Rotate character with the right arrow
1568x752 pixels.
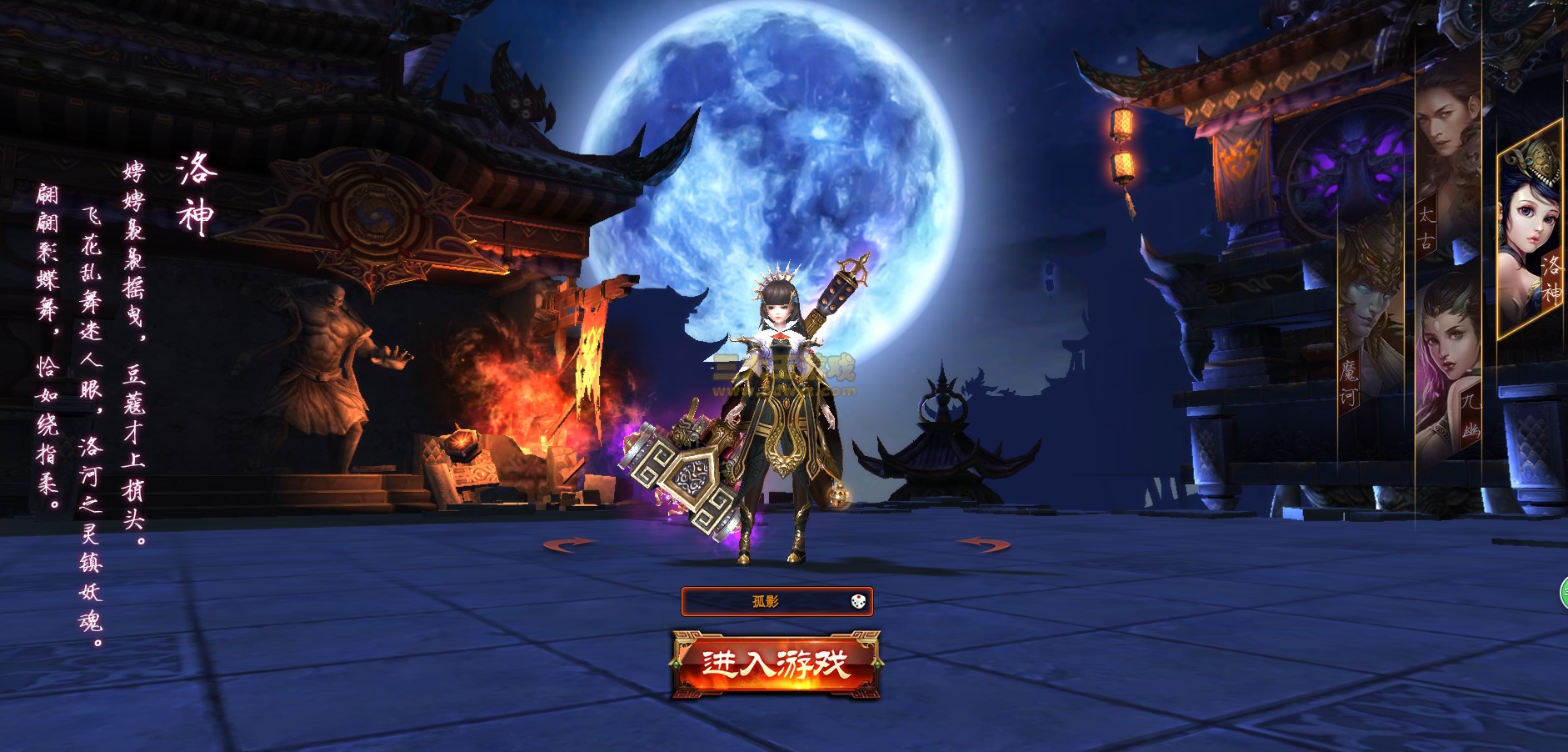983,544
